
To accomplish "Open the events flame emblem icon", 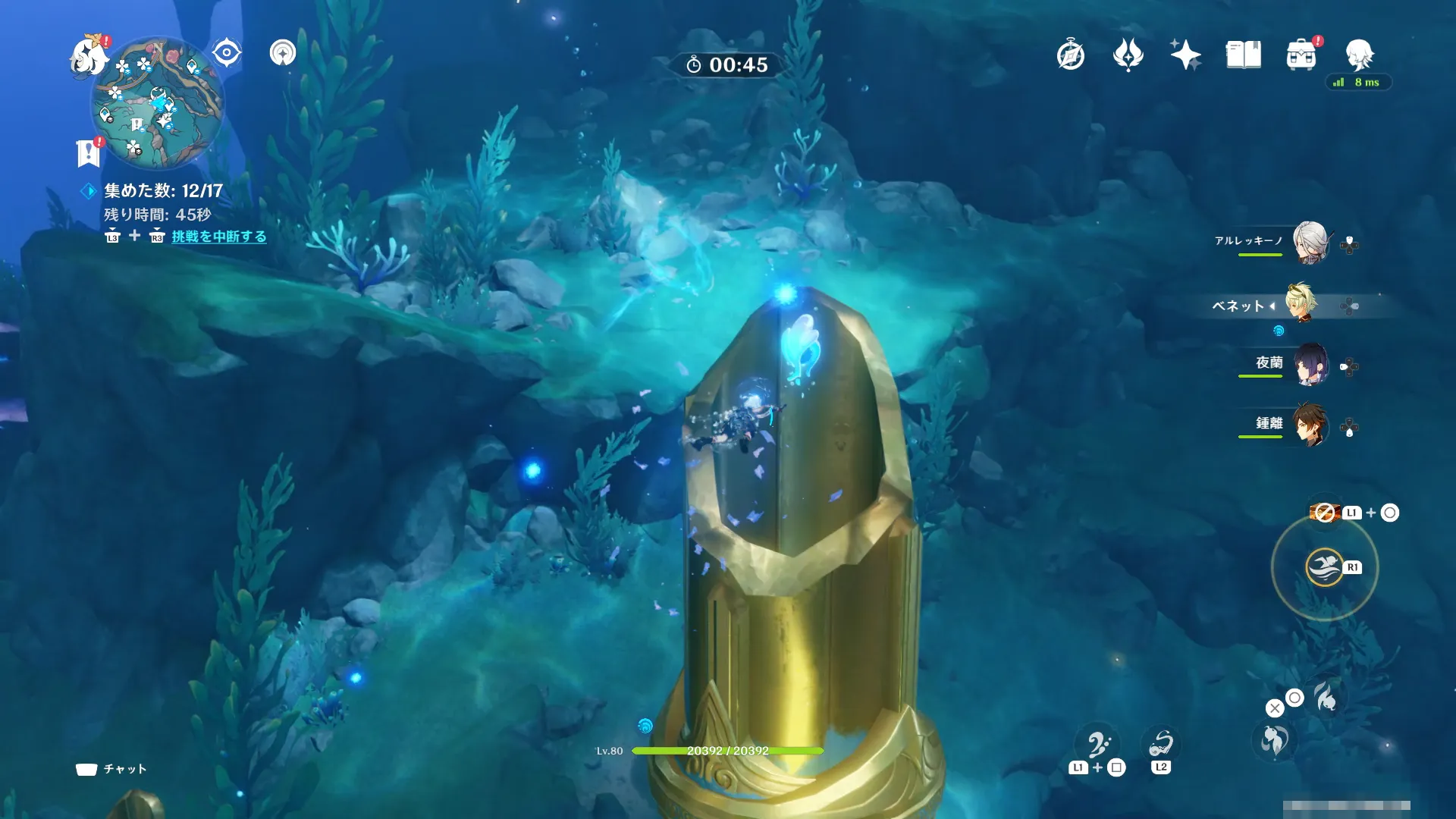I will tap(1128, 55).
